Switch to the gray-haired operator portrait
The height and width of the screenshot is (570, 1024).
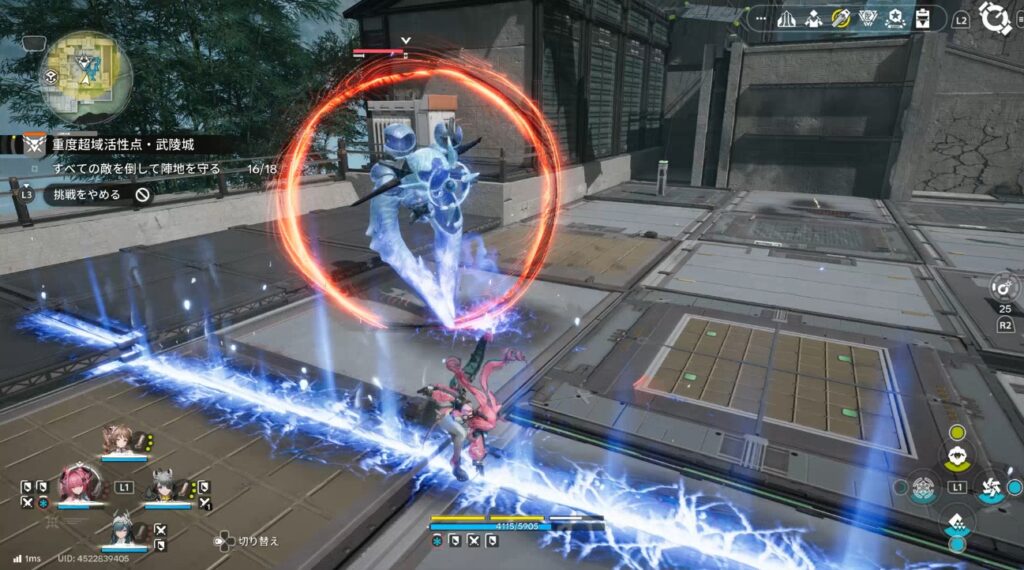pos(163,488)
